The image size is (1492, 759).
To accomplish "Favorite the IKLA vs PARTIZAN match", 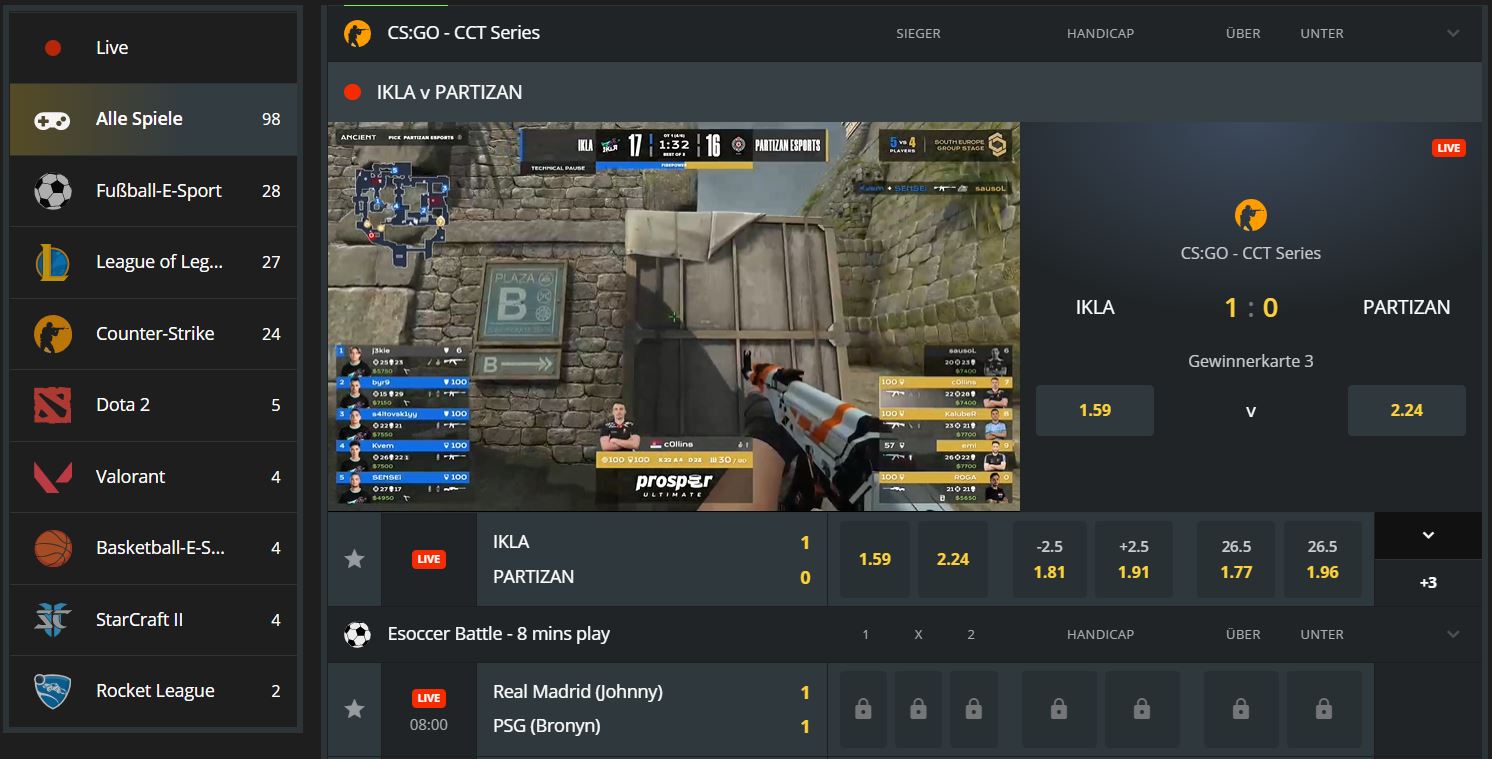I will point(354,559).
